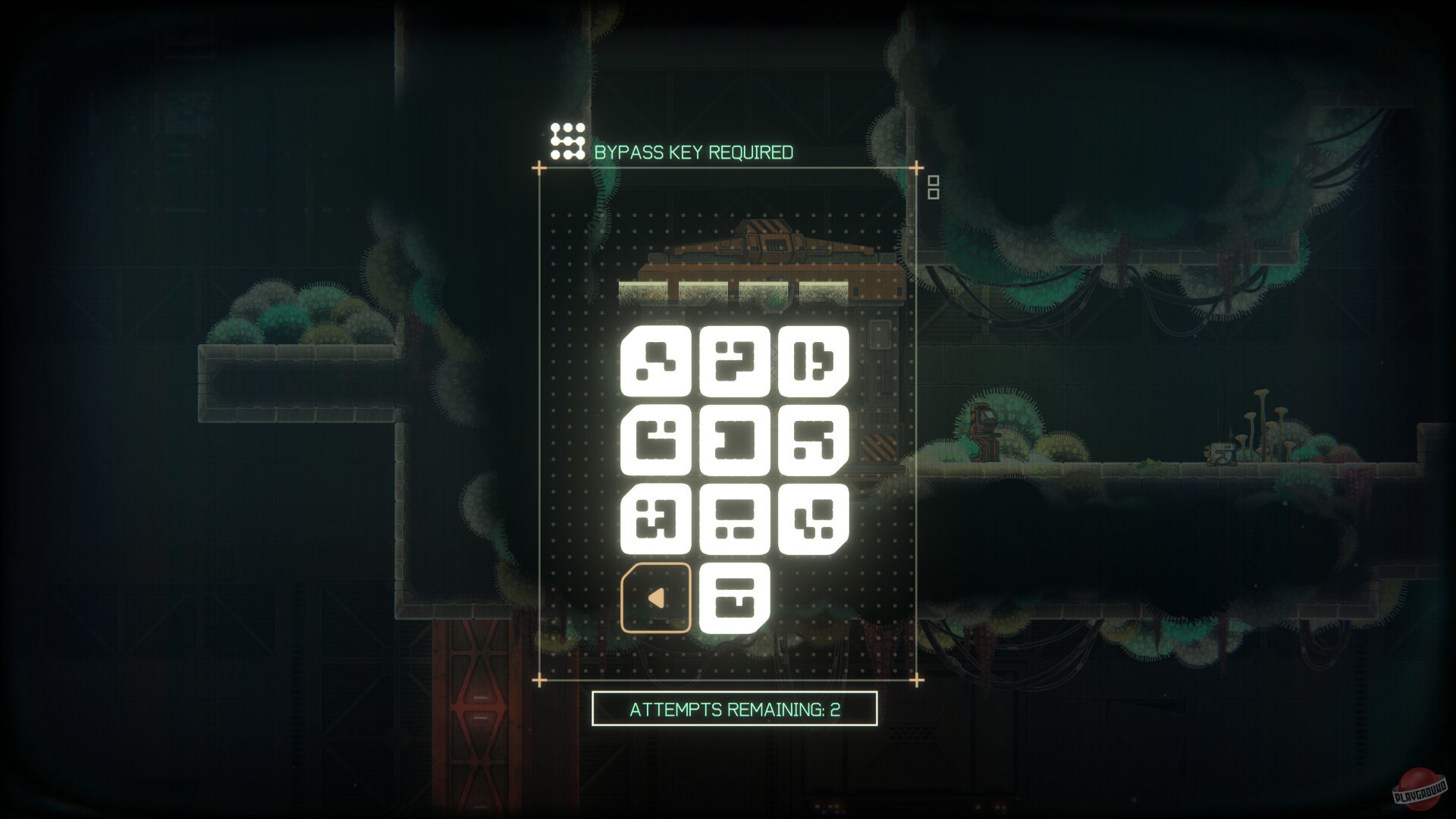Click the BYPASS KEY REQUIRED heading
1456x819 pixels.
(695, 152)
